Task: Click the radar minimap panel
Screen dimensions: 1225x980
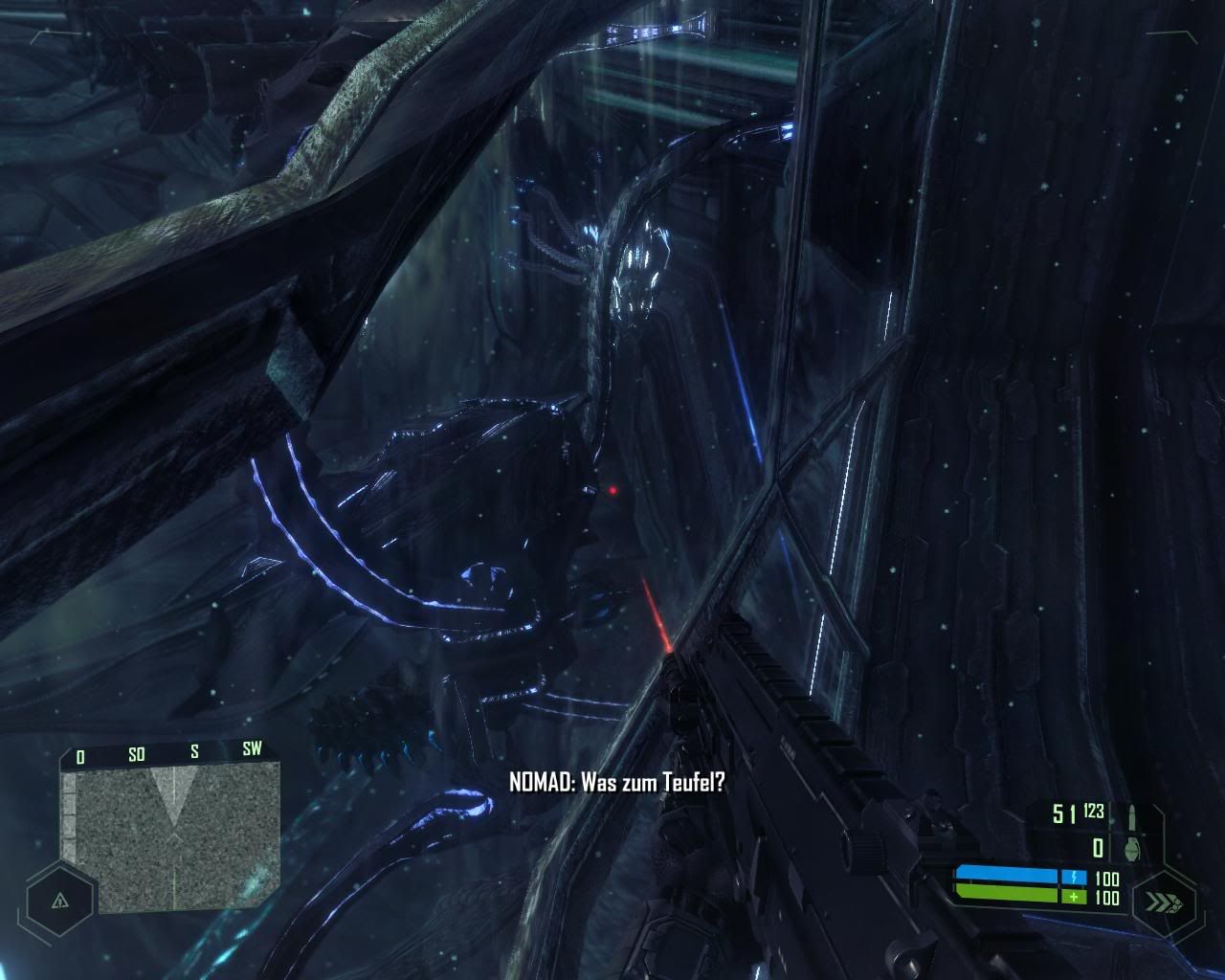Action: click(x=170, y=840)
